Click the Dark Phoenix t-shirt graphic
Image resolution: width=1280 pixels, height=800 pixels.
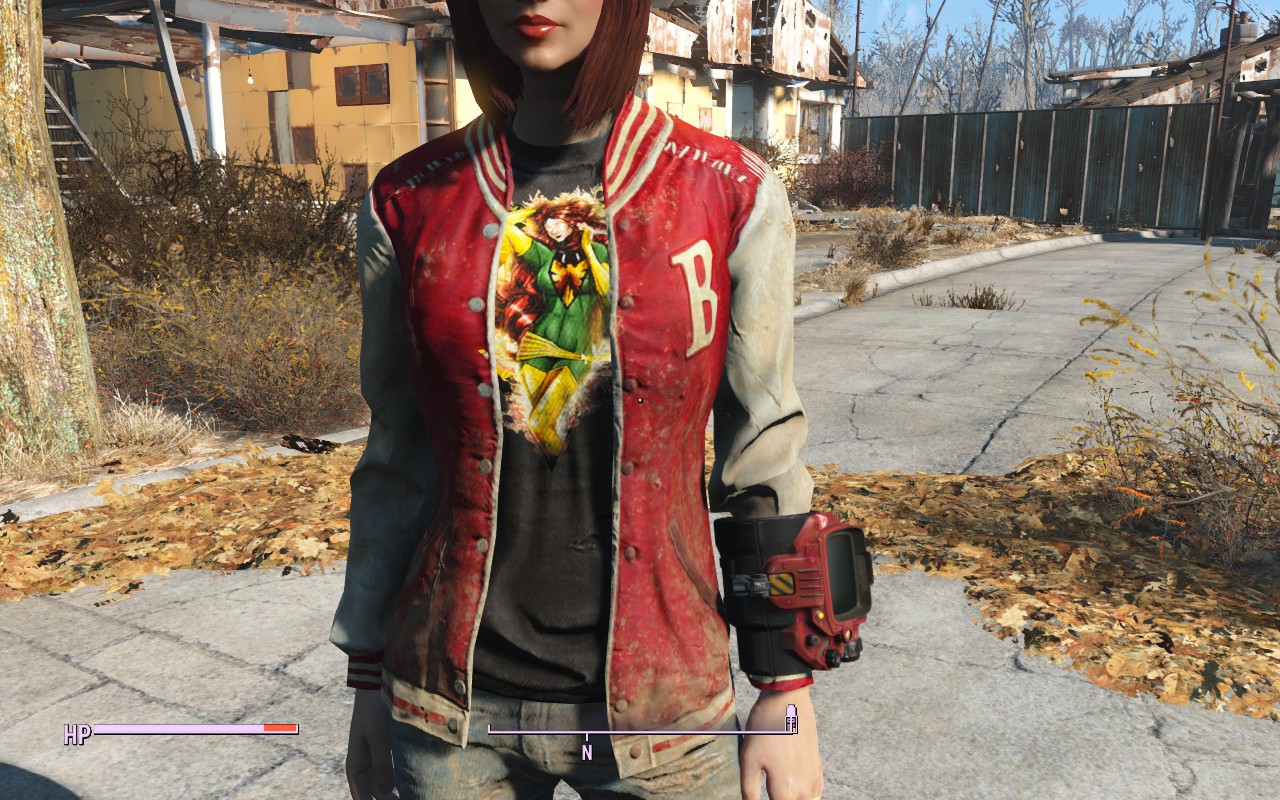click(x=555, y=300)
